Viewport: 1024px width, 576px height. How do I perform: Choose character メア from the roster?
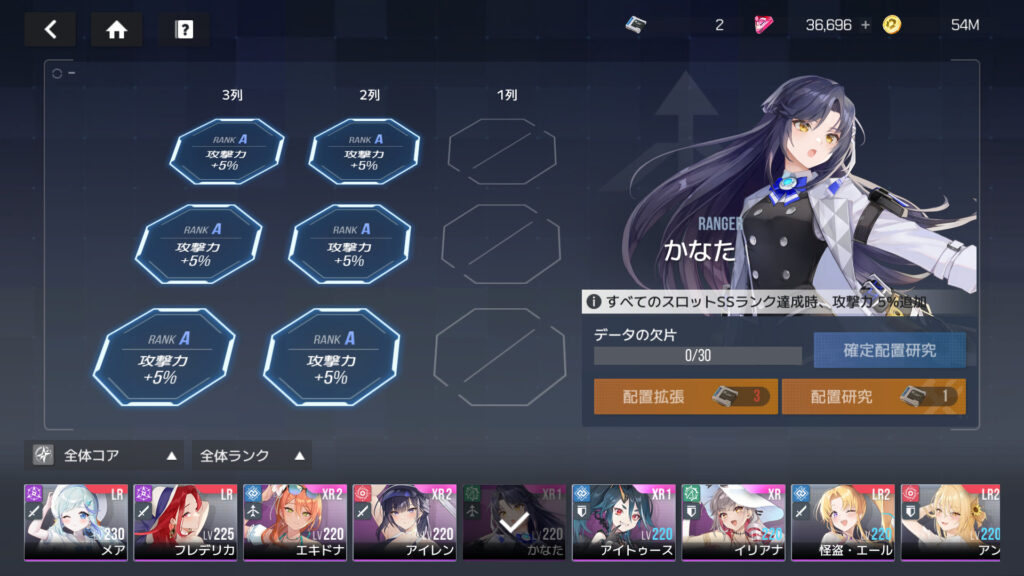[76, 522]
